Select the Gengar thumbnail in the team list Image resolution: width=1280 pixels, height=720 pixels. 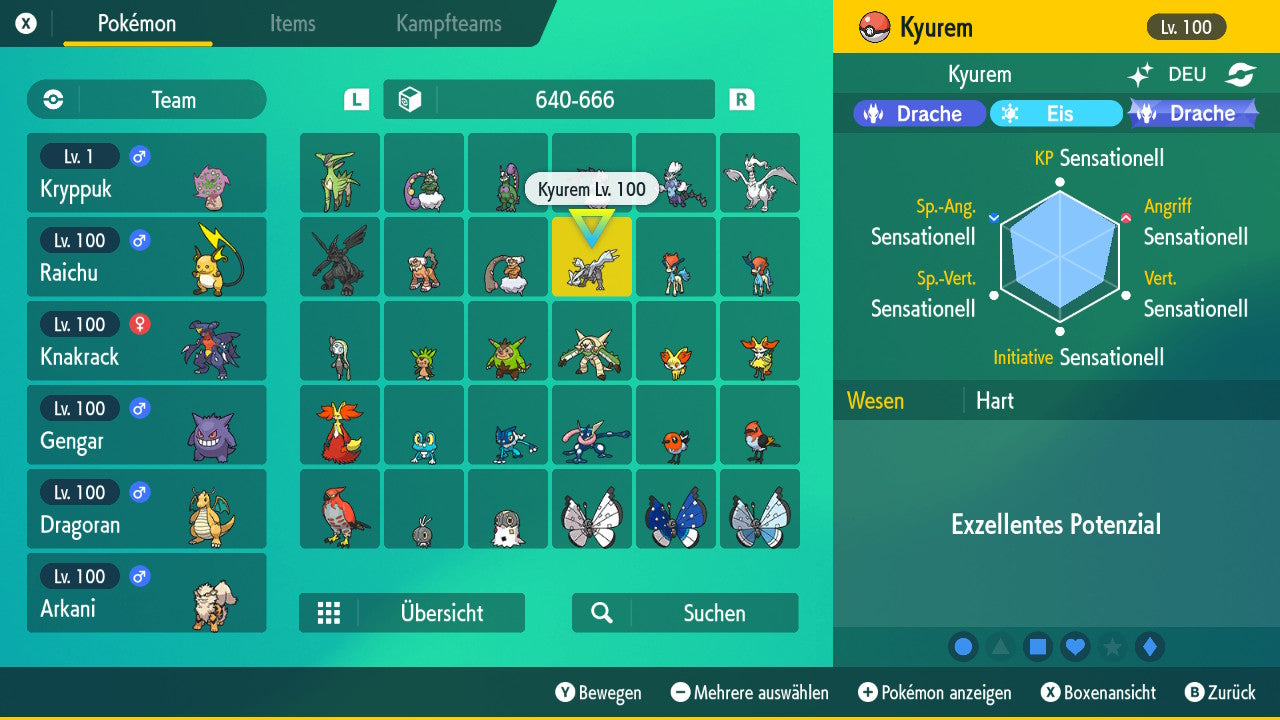[146, 424]
